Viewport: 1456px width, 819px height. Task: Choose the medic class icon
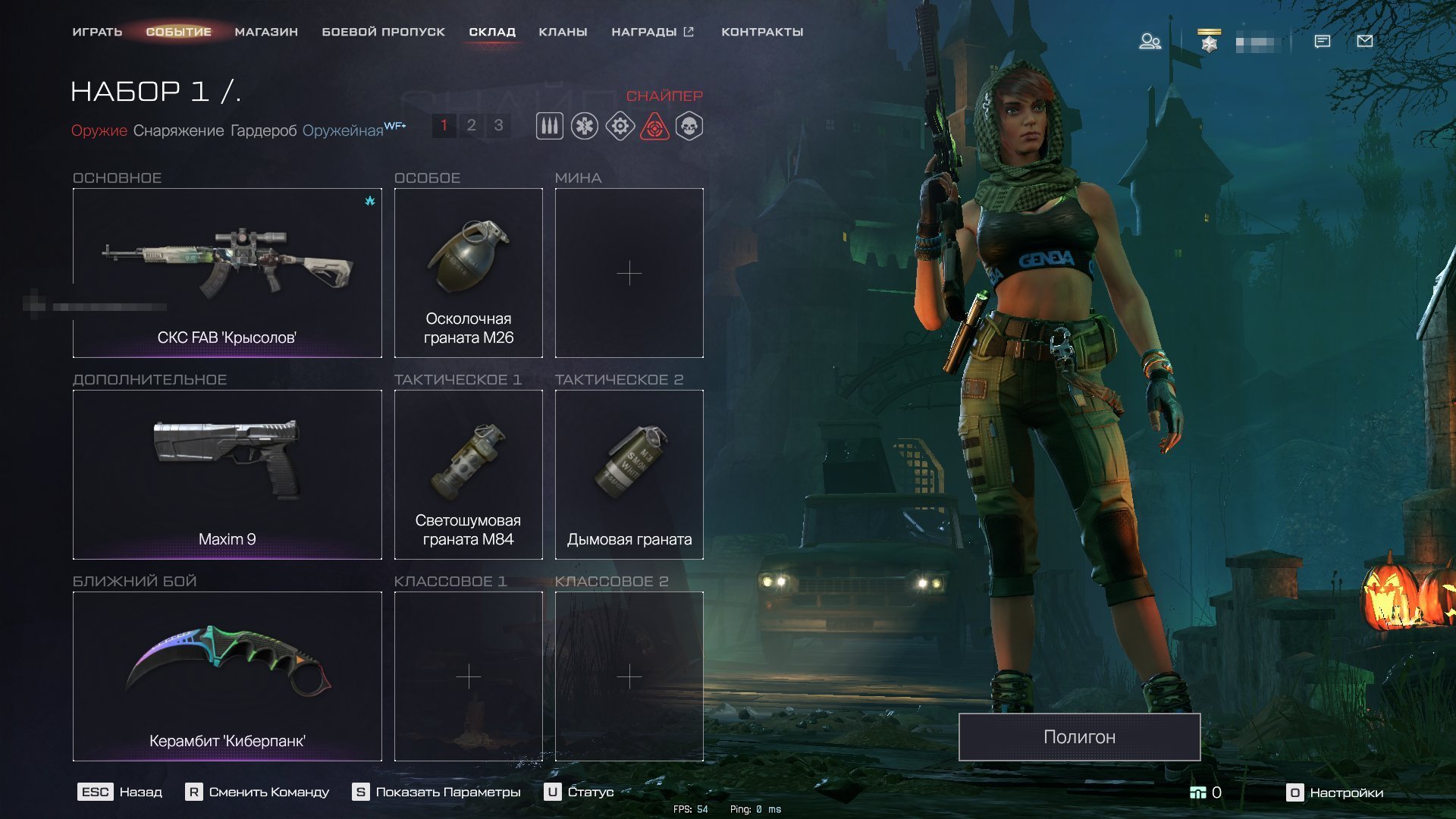(x=585, y=126)
